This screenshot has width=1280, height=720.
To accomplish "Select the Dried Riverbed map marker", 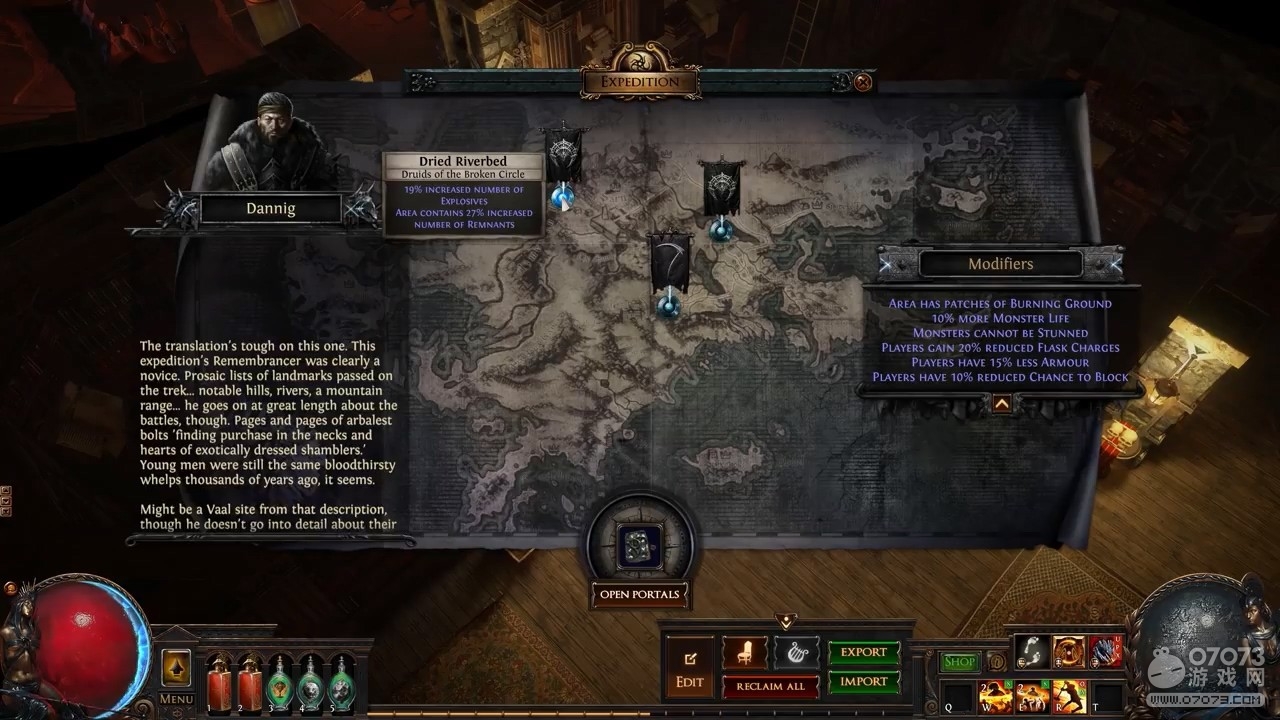I will click(563, 196).
